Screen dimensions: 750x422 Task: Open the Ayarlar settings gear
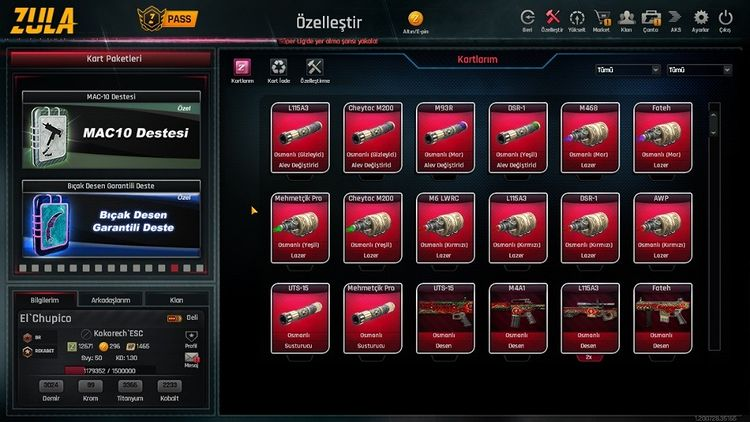(700, 19)
